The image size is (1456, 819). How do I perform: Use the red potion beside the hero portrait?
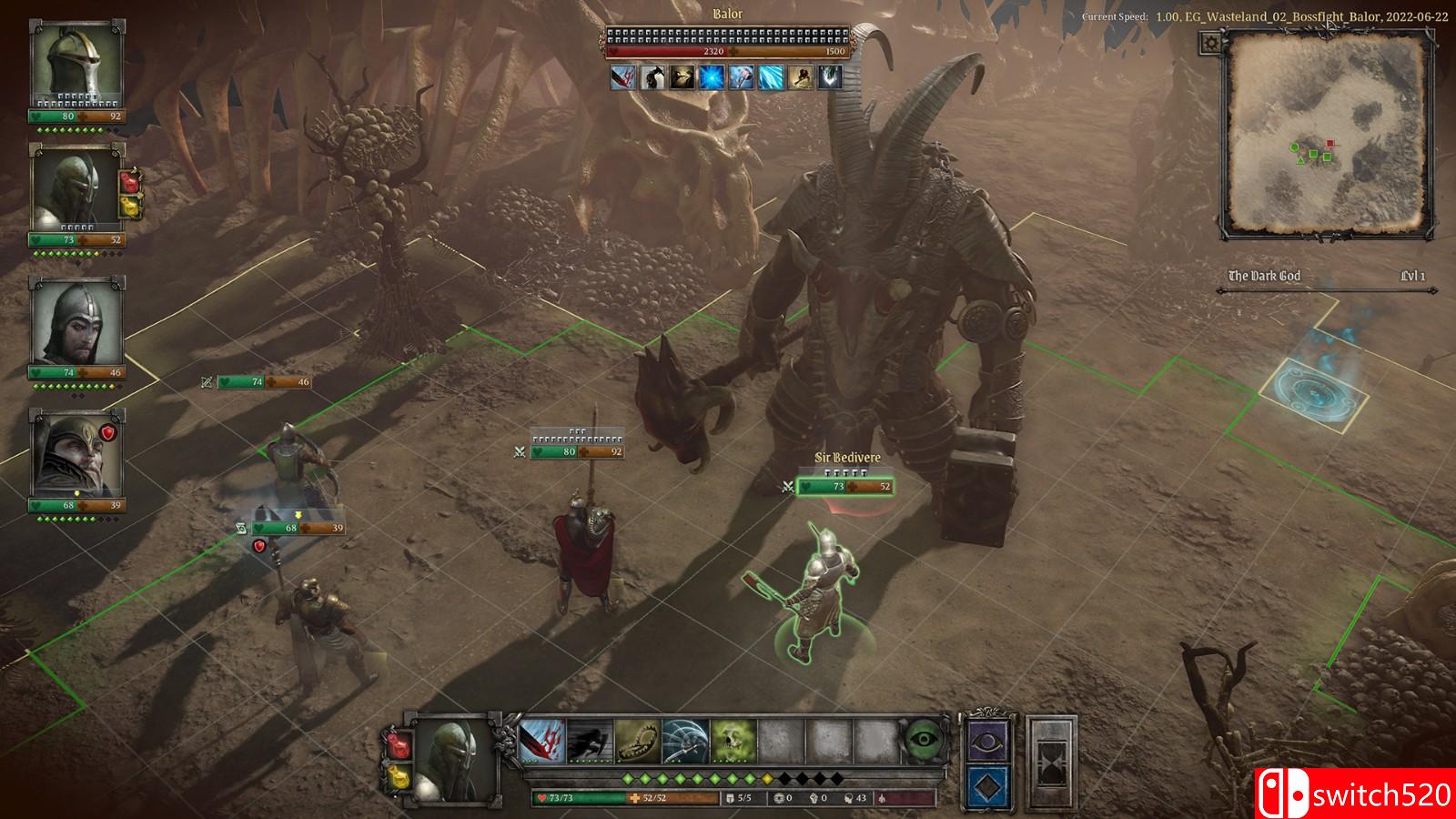(399, 746)
